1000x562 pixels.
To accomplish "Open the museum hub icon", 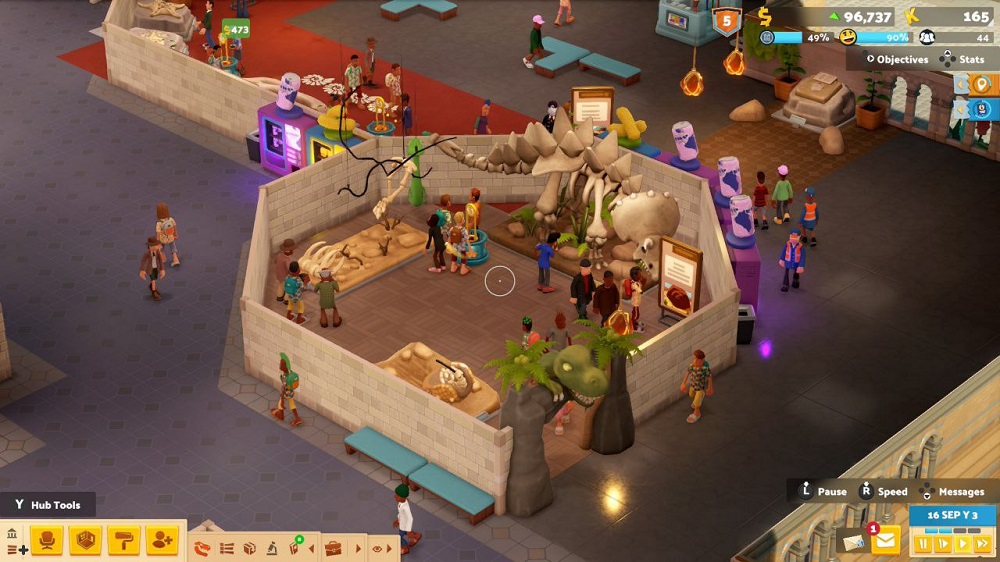I will 12,534.
